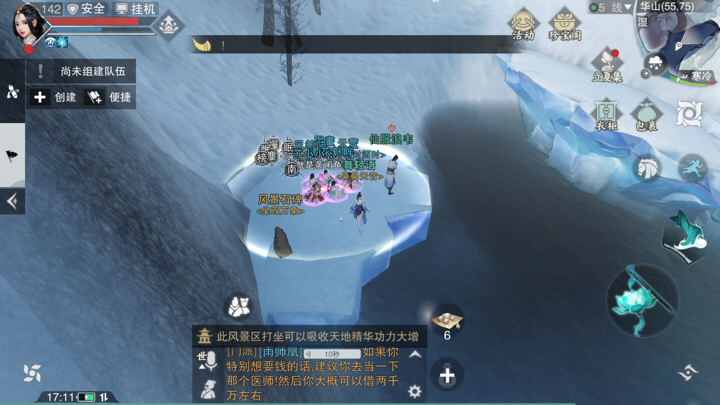Open the 立夏集 event icon
Image resolution: width=720 pixels, height=405 pixels.
pos(607,64)
